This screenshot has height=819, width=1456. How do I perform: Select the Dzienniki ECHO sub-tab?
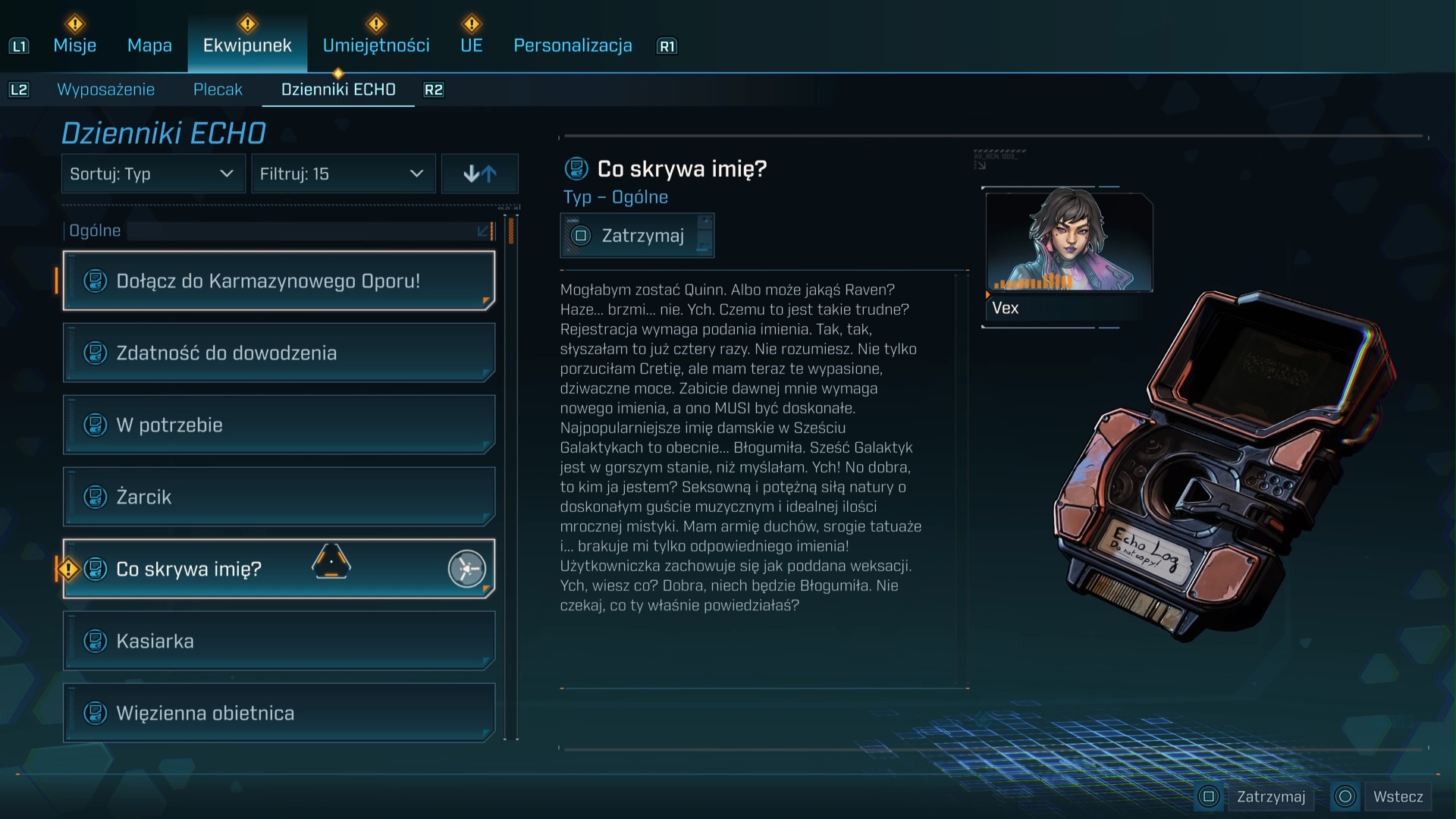(x=338, y=89)
